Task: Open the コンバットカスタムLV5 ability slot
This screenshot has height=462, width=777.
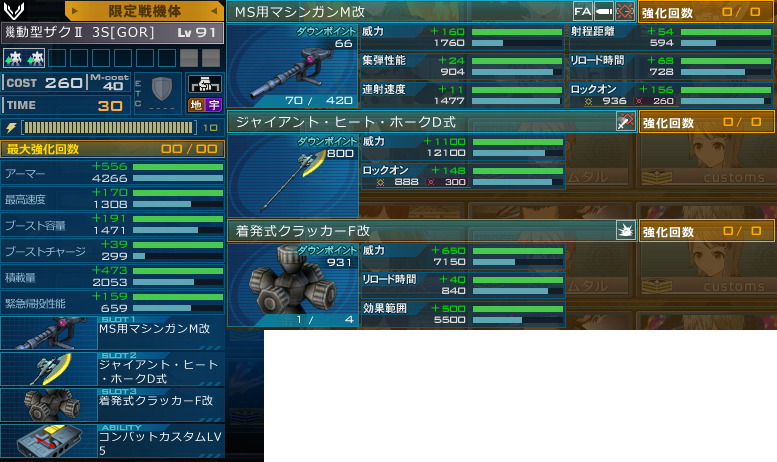Action: click(x=130, y=441)
